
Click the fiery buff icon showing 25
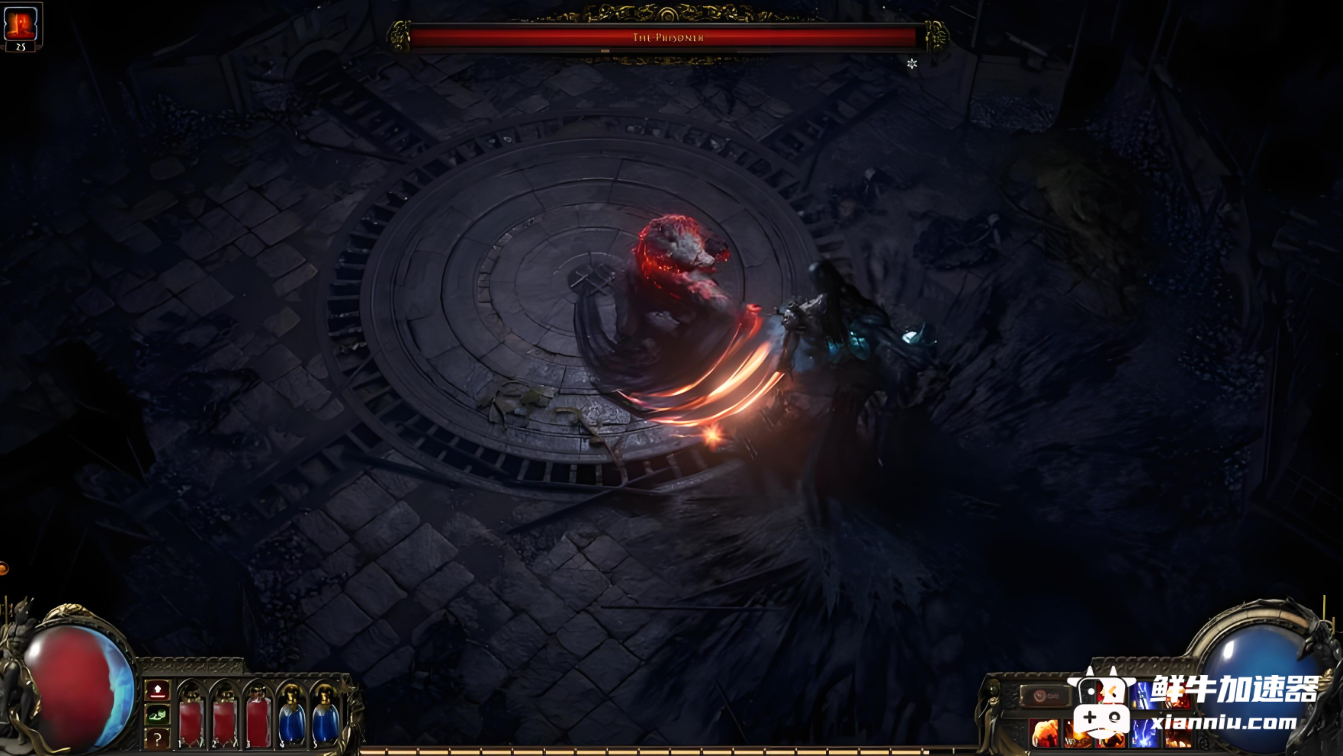pyautogui.click(x=20, y=24)
